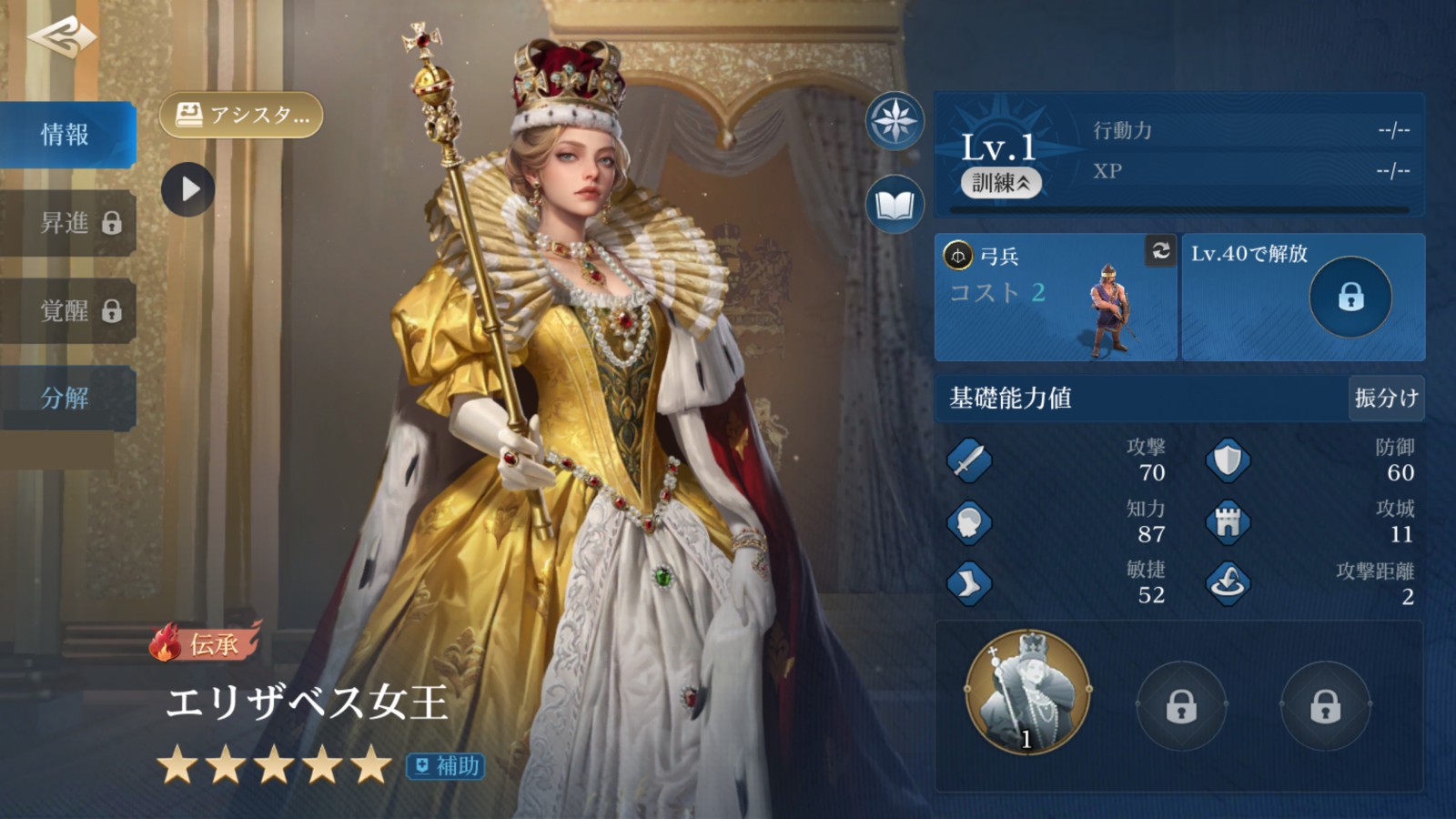1456x819 pixels.
Task: Go back with the arrow button
Action: point(62,36)
